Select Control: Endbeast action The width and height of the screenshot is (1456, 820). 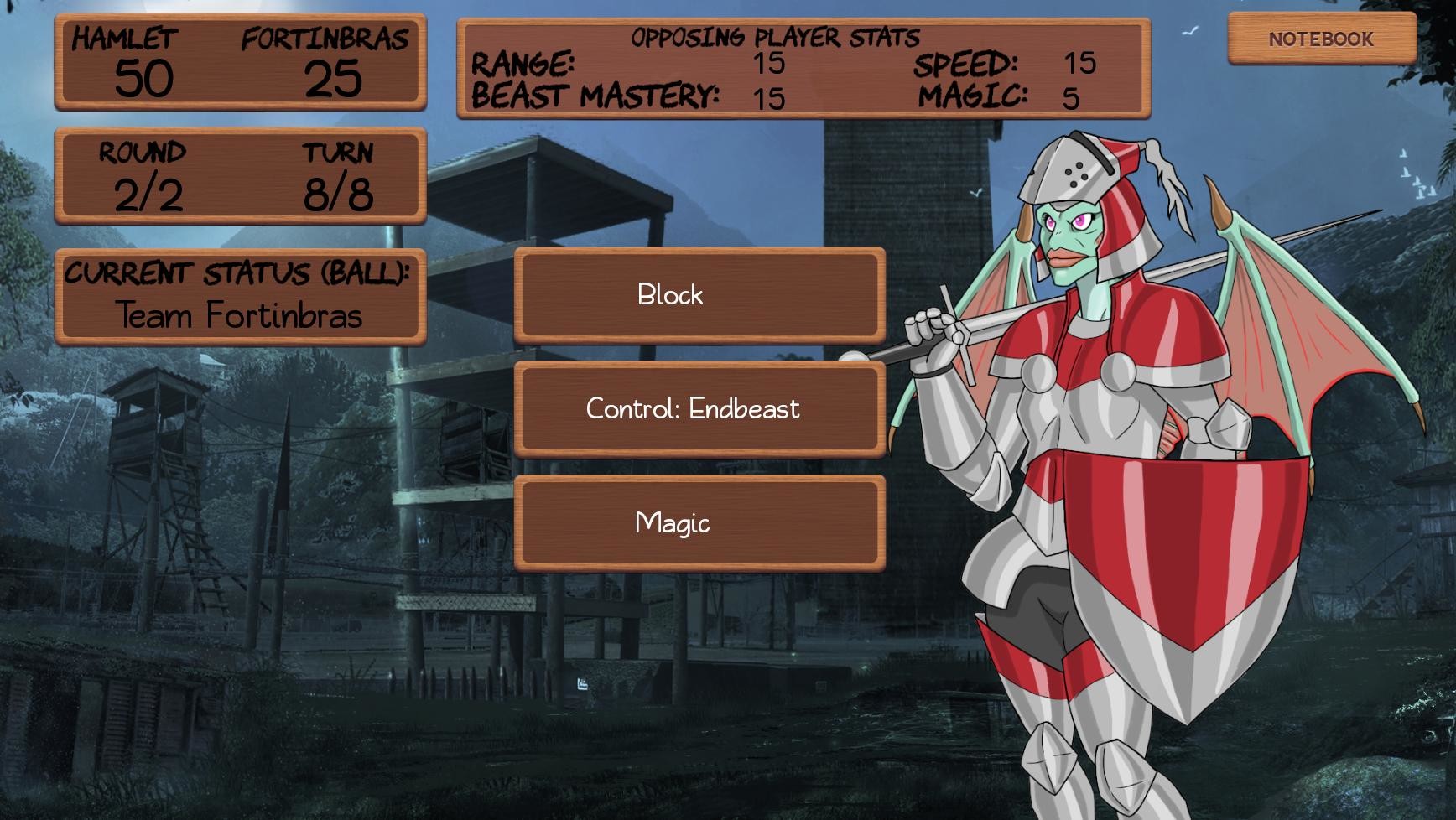point(700,408)
